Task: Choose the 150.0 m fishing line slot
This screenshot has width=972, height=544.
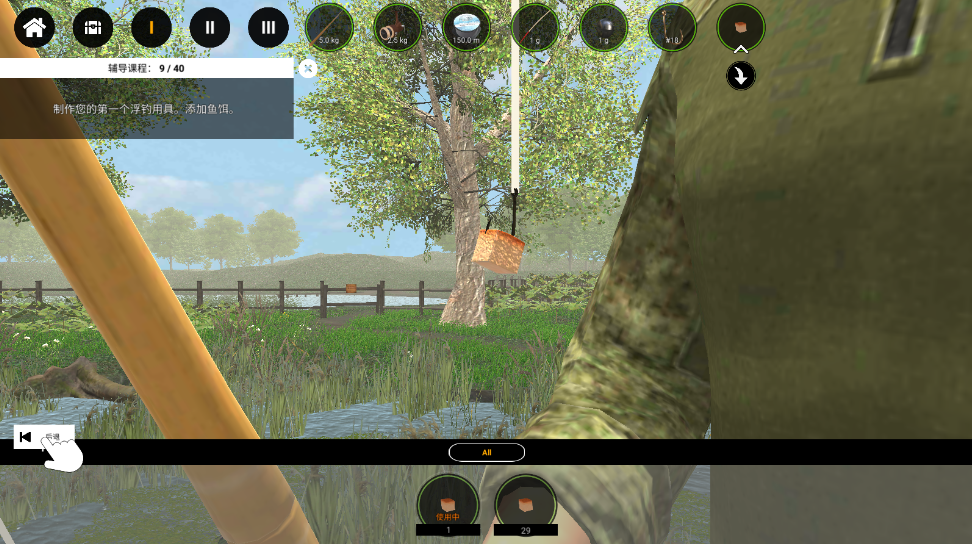Action: (466, 27)
